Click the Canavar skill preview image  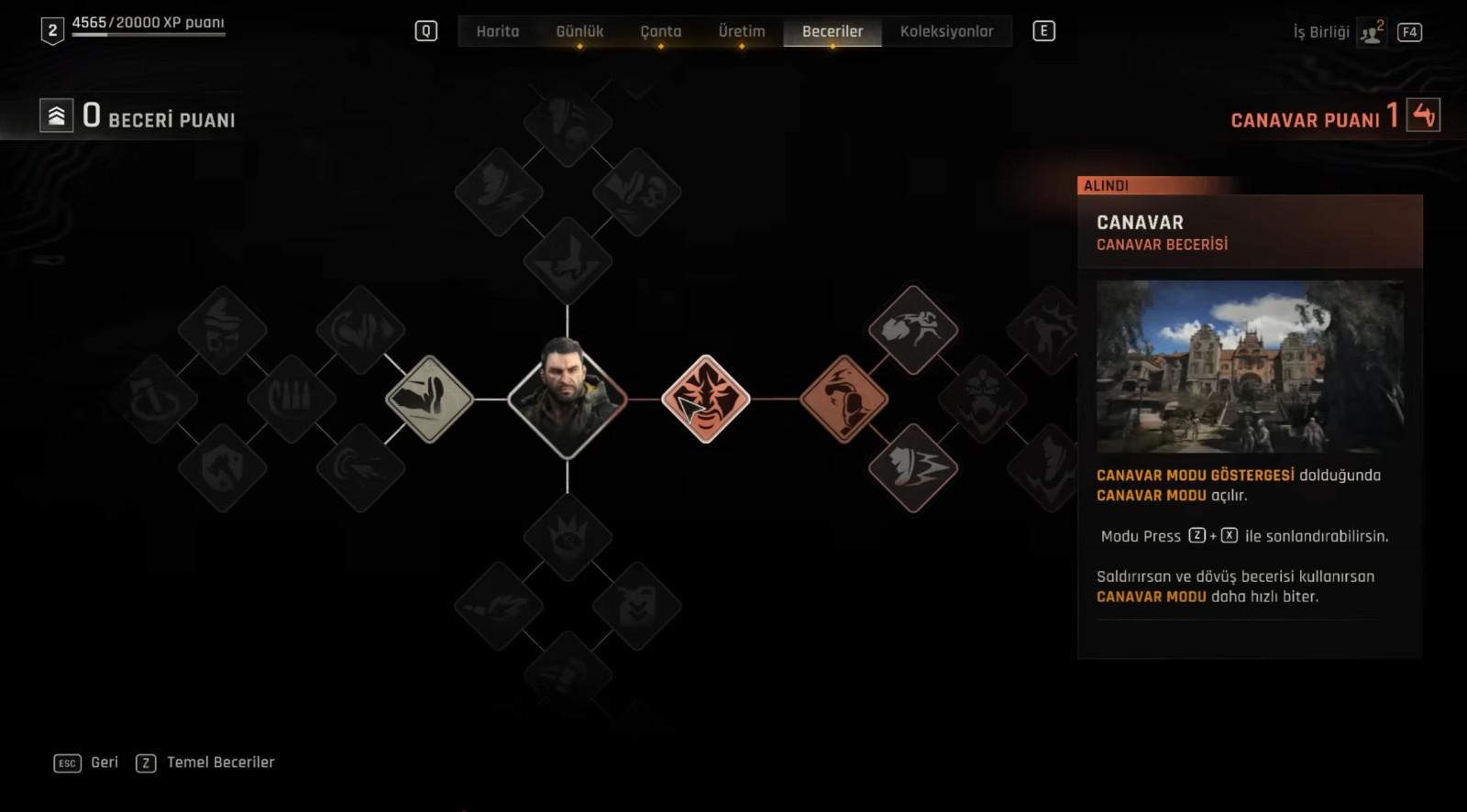pyautogui.click(x=1250, y=367)
